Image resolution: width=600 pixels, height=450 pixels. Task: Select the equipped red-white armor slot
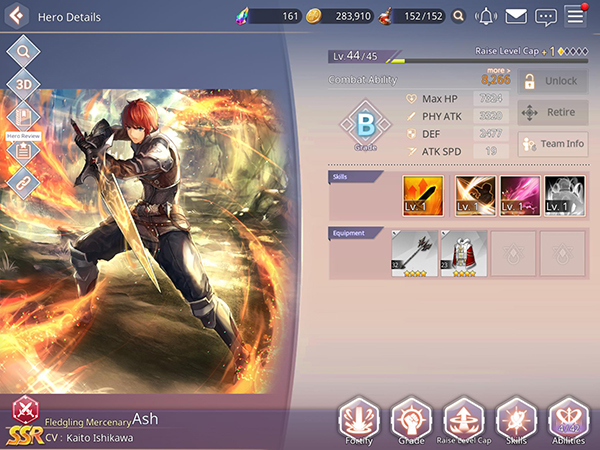(x=464, y=253)
